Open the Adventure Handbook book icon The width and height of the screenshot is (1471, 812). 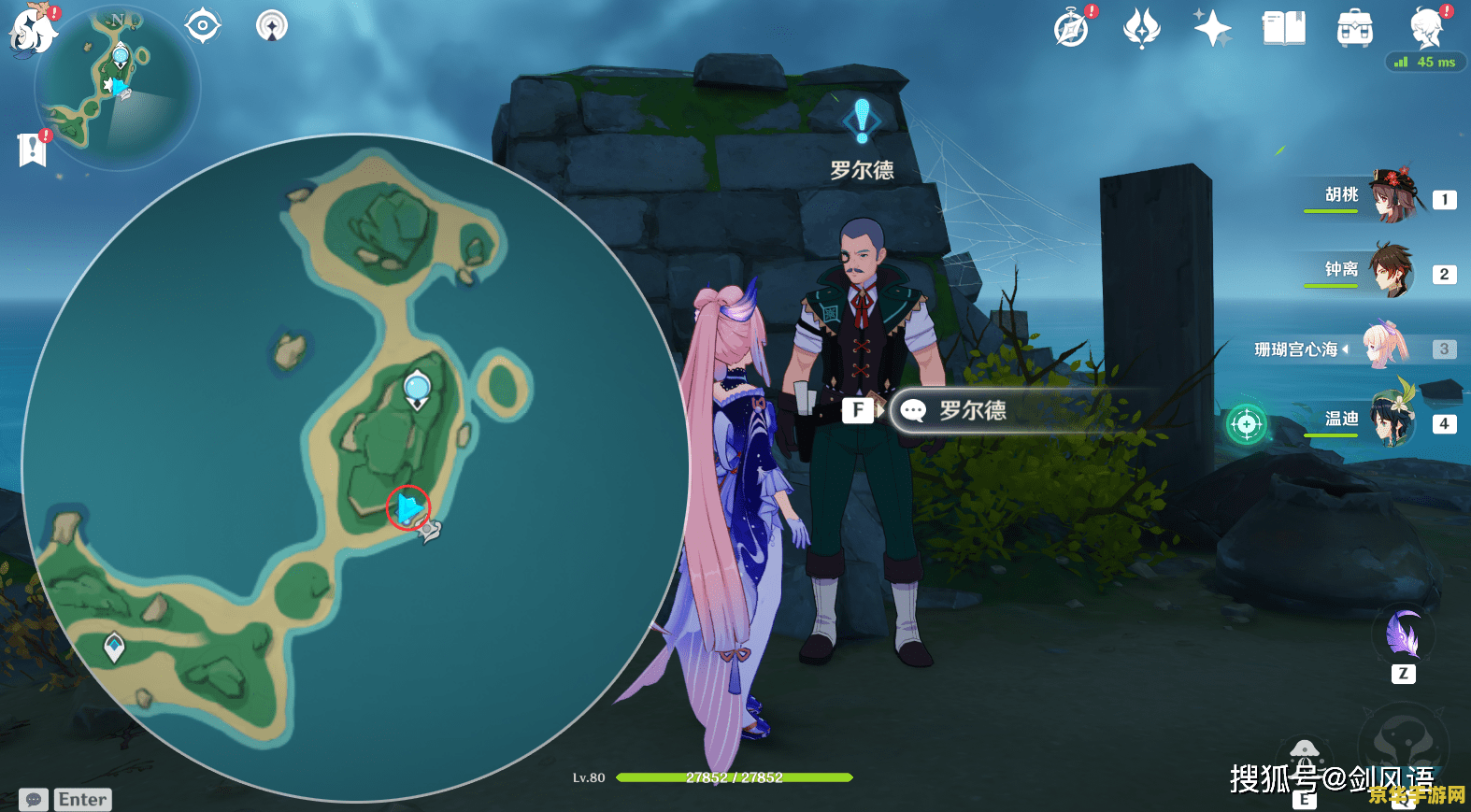[x=1282, y=28]
